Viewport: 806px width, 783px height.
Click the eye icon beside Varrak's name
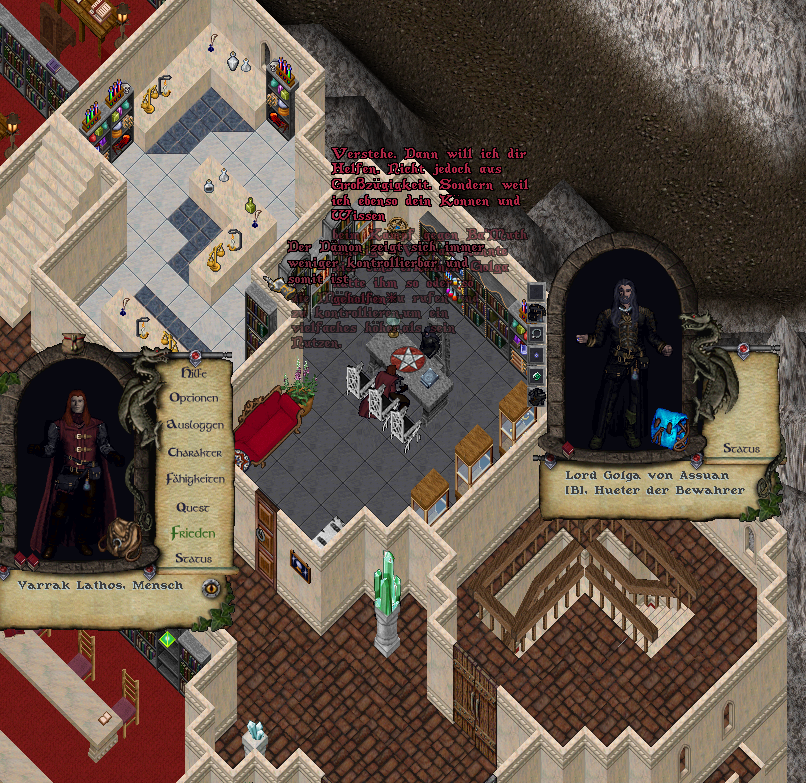[x=211, y=588]
